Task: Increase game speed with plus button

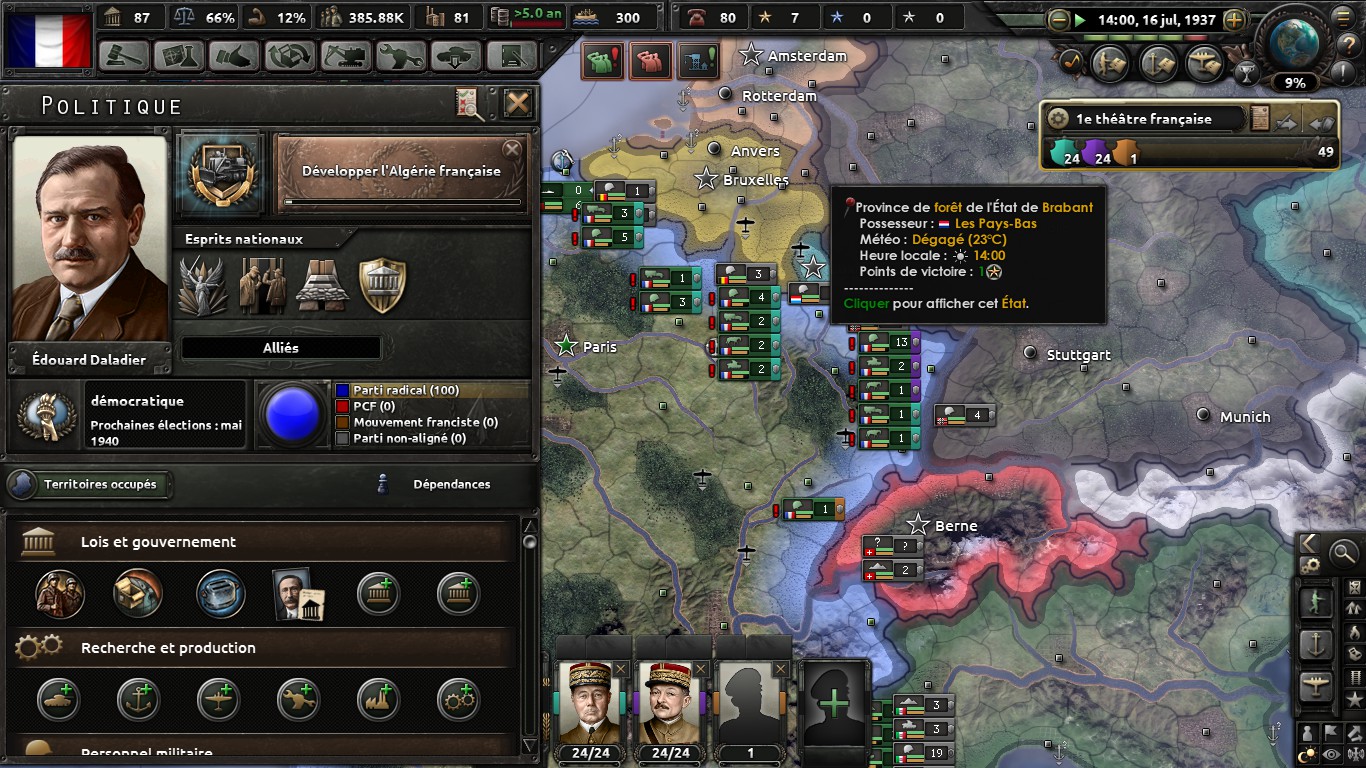Action: (x=1234, y=20)
